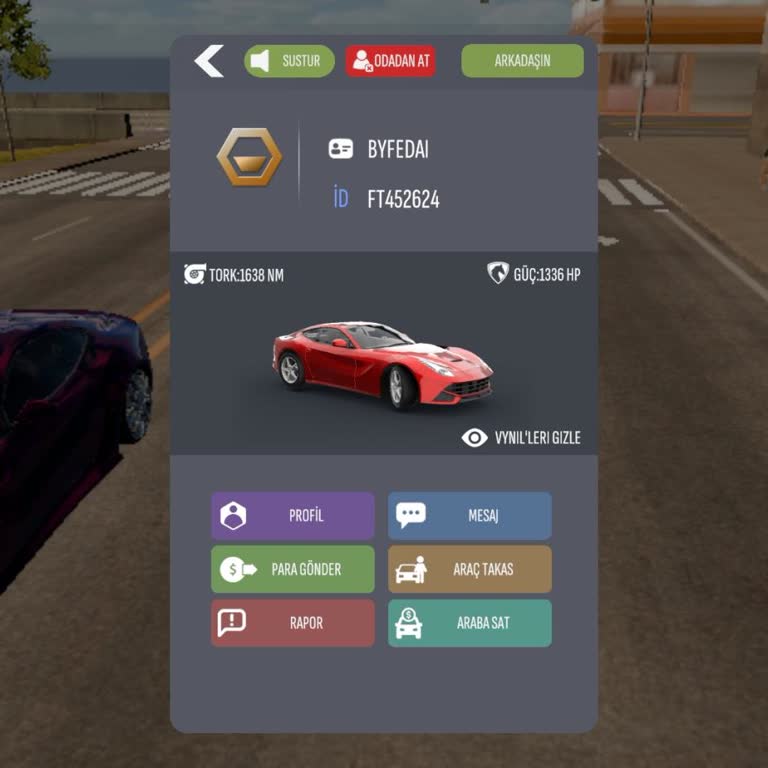Start a car swap with Araç Takas
768x768 pixels.
469,569
